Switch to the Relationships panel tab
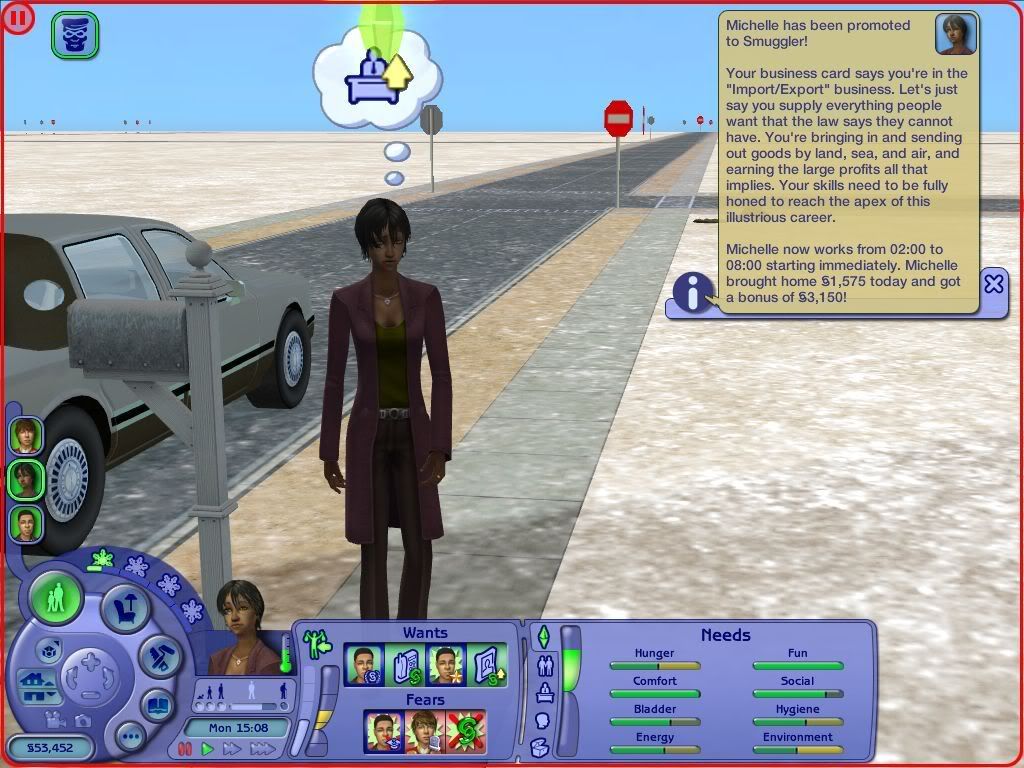Viewport: 1024px width, 768px height. [545, 665]
